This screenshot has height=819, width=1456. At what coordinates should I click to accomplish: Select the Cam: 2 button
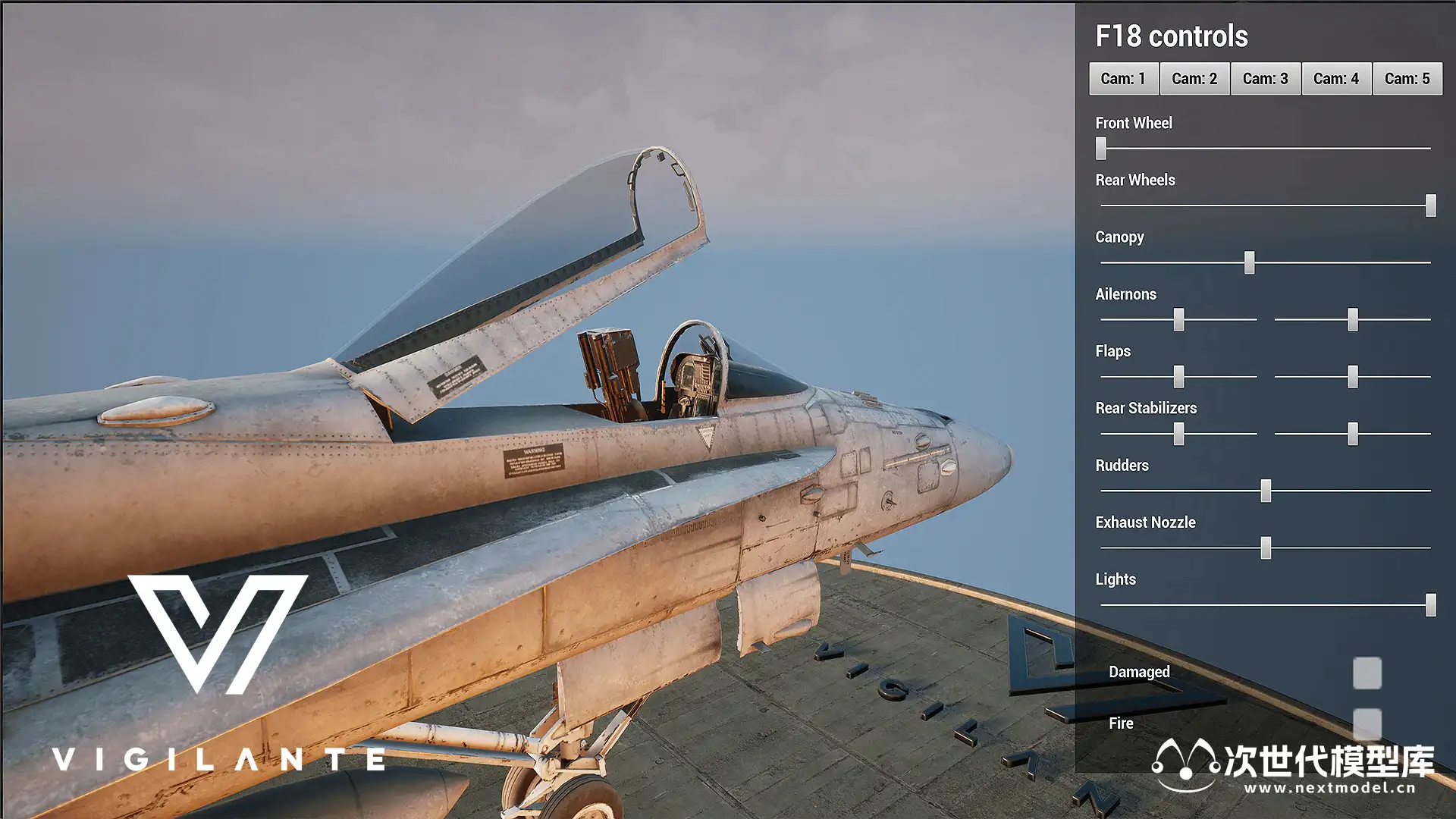pyautogui.click(x=1194, y=79)
